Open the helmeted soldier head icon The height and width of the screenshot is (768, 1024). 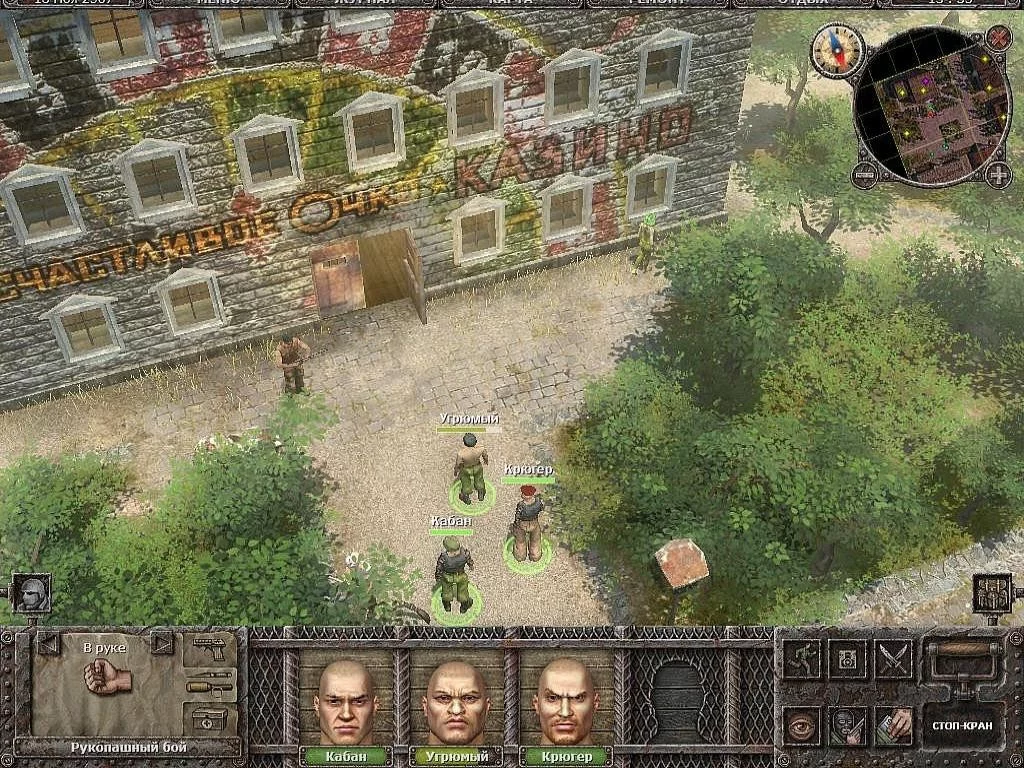click(x=31, y=593)
